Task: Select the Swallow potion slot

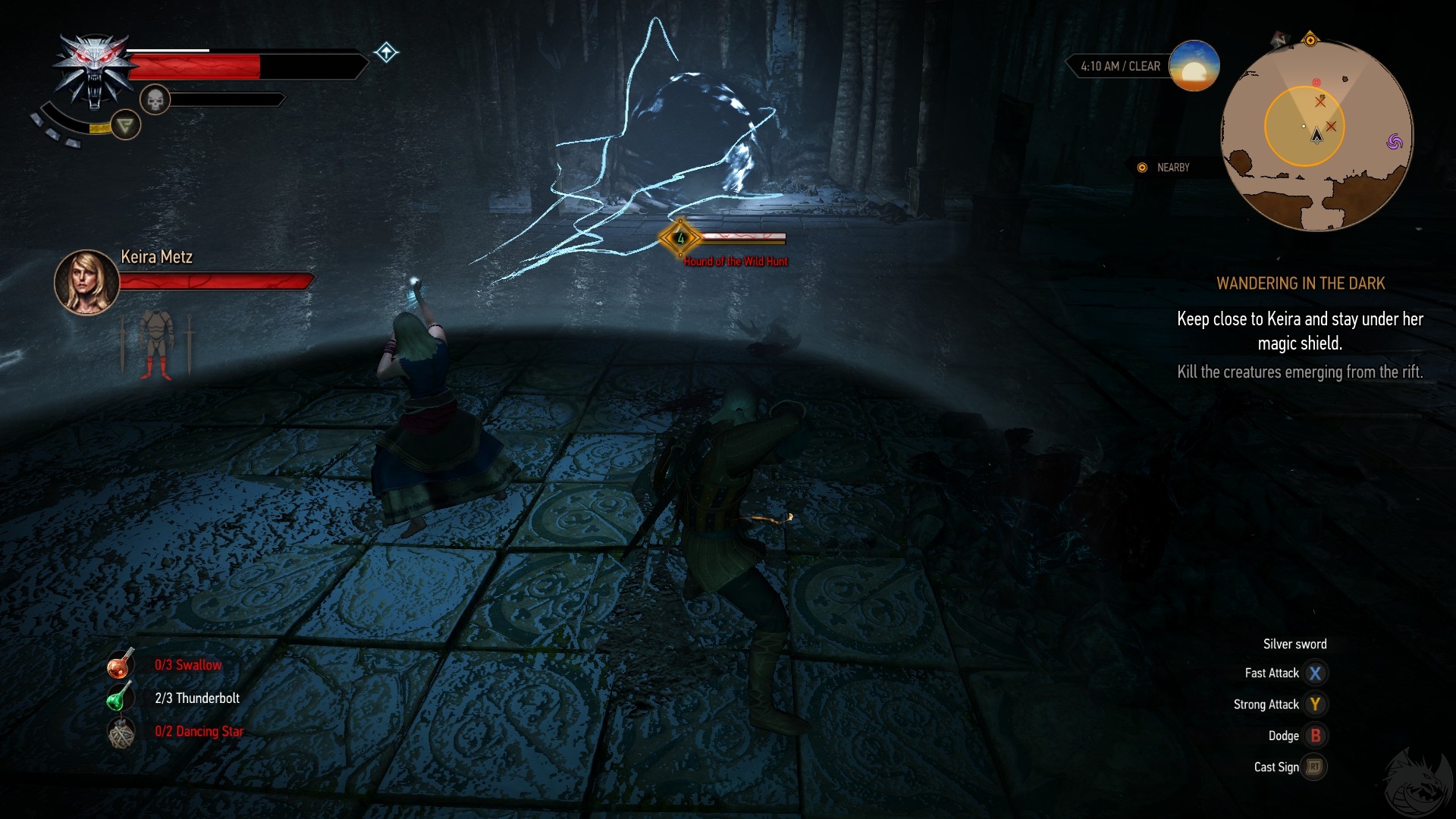Action: coord(121,664)
